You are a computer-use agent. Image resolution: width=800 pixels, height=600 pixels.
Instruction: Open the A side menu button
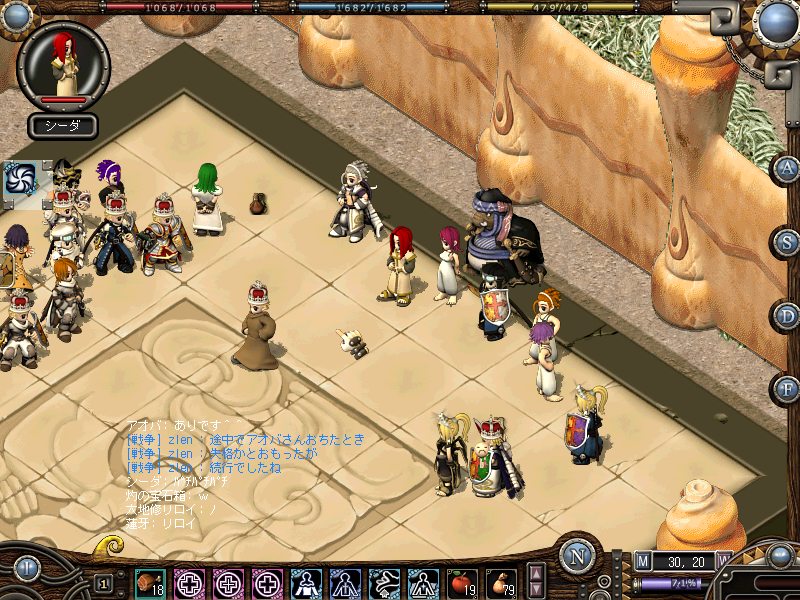pyautogui.click(x=786, y=168)
